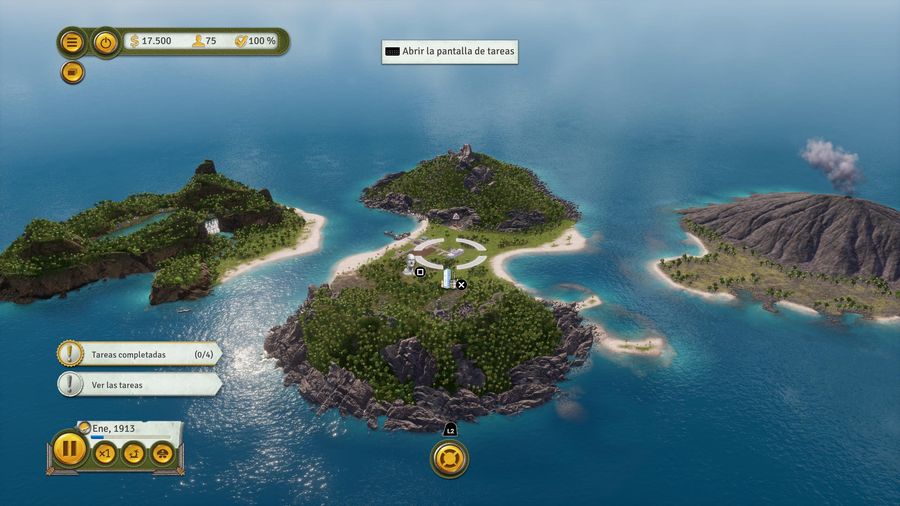This screenshot has width=900, height=506.
Task: Select the tower building marker on the island
Action: pyautogui.click(x=447, y=278)
